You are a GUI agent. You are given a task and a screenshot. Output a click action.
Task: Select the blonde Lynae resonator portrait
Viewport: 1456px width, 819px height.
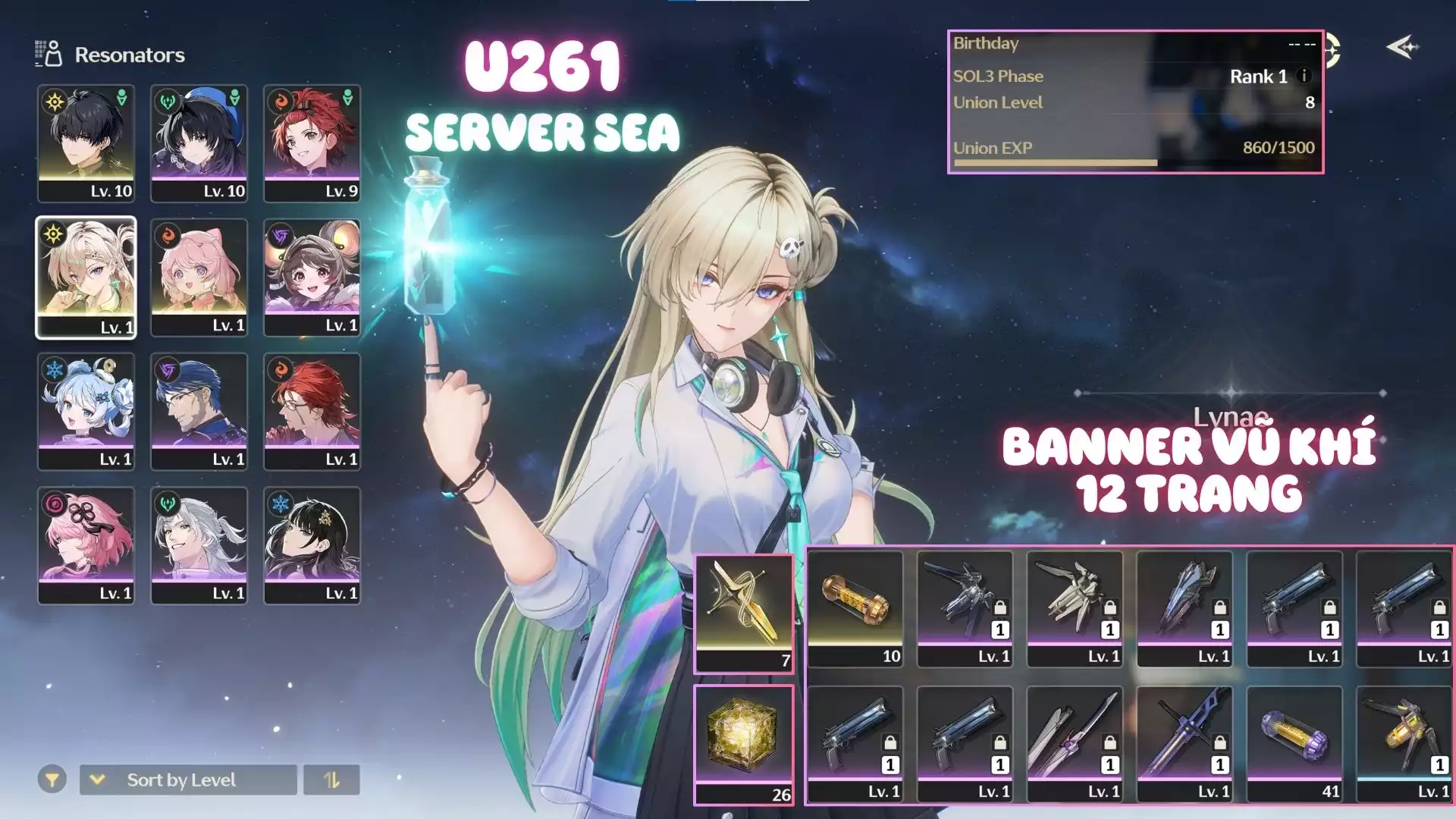(86, 277)
